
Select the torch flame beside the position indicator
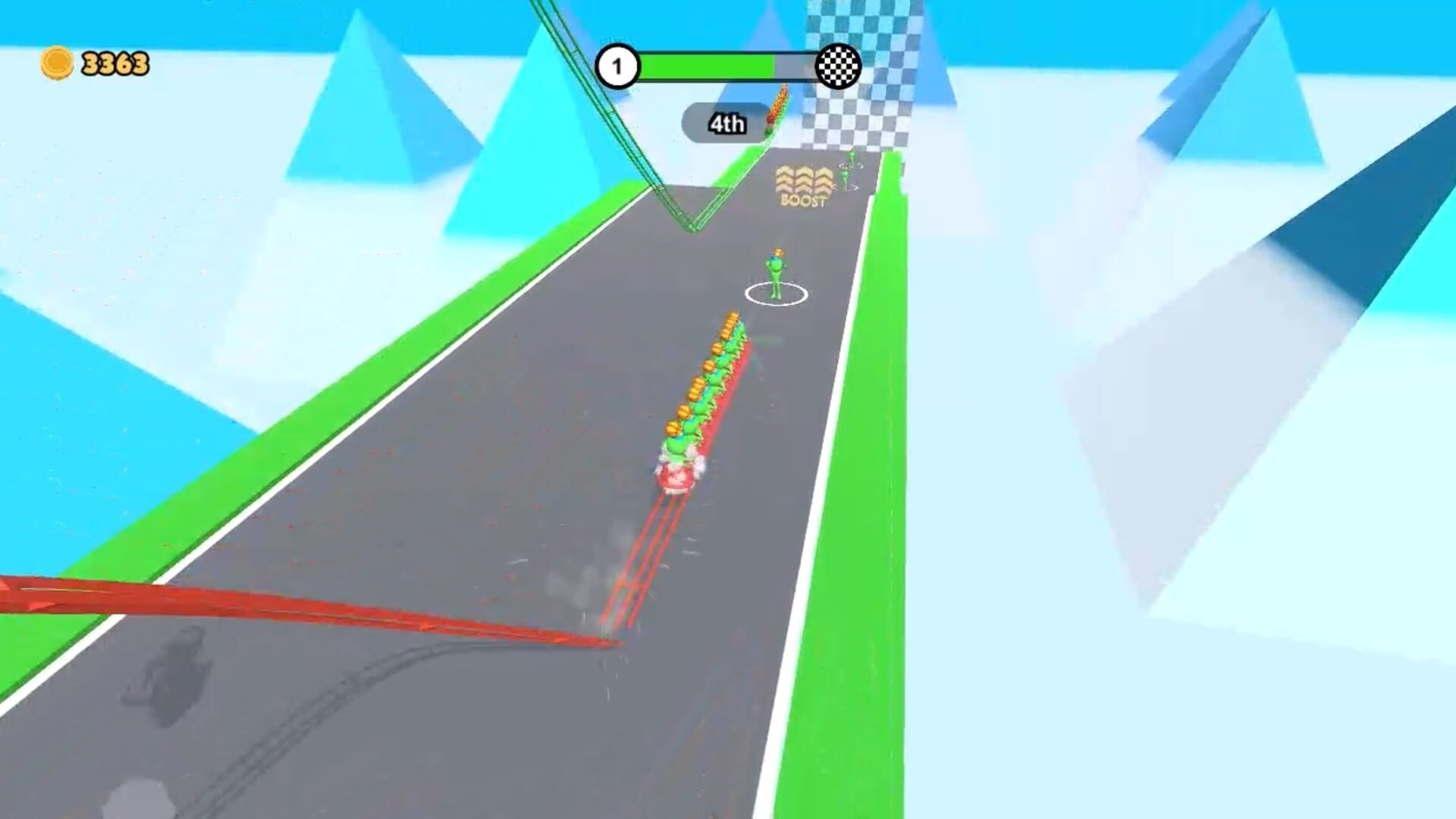(780, 102)
